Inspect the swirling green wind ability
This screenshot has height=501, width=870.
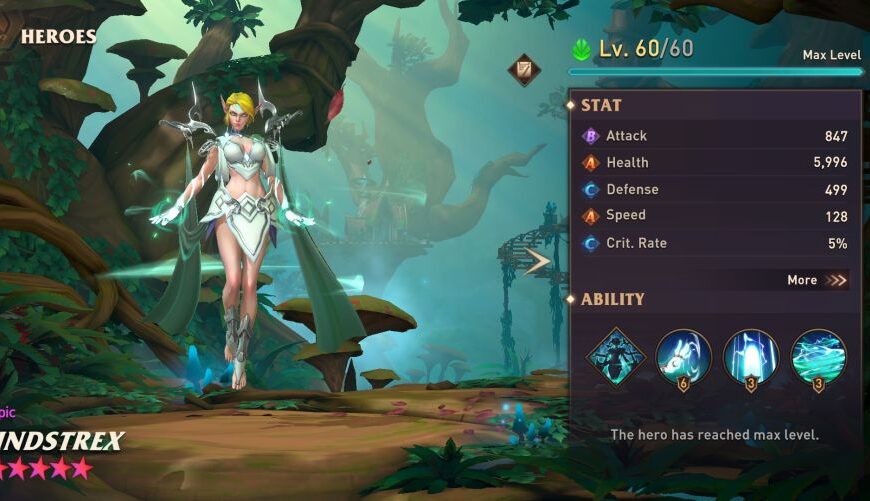pos(819,356)
